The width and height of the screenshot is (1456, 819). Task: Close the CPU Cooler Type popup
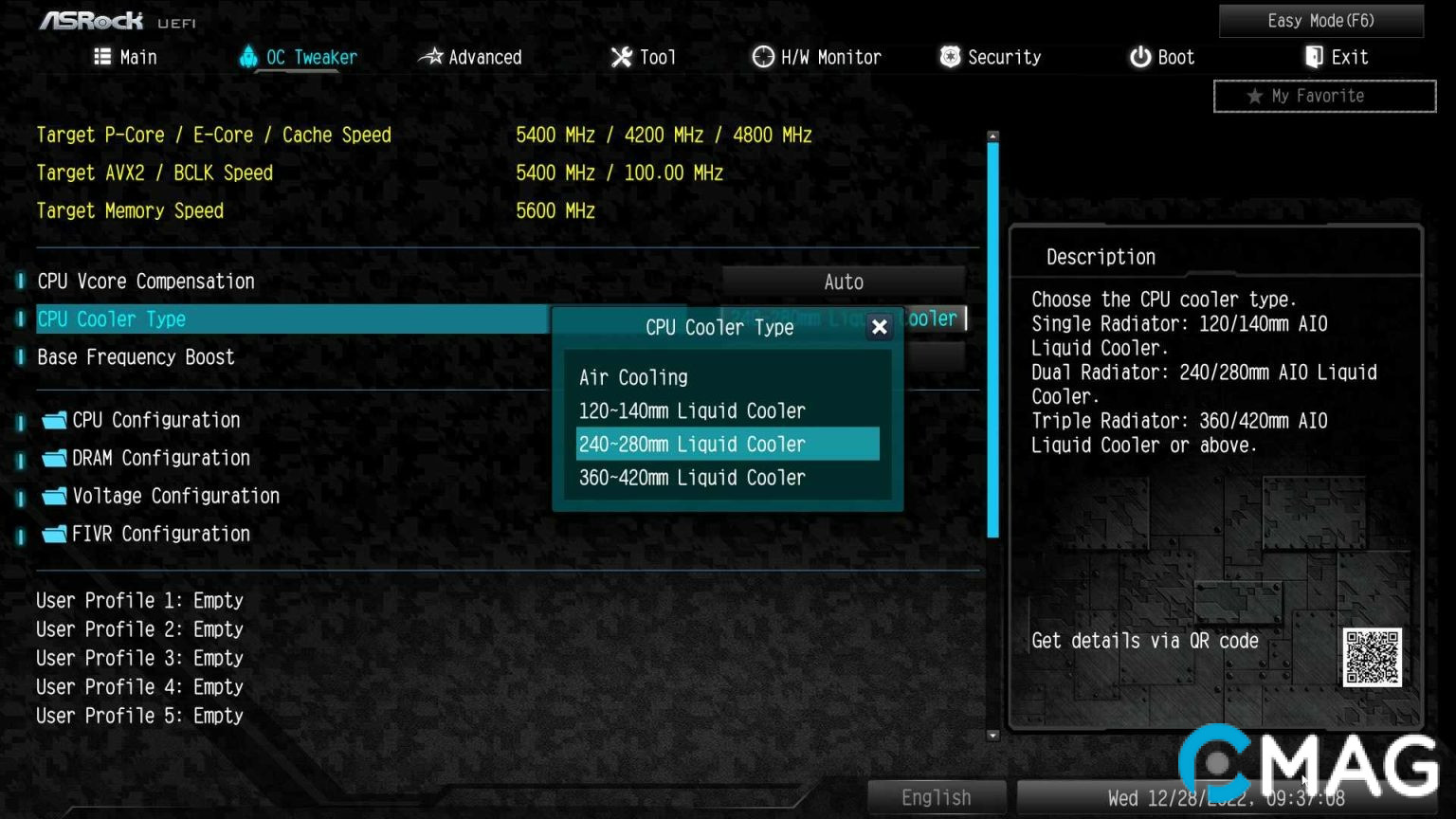(879, 327)
